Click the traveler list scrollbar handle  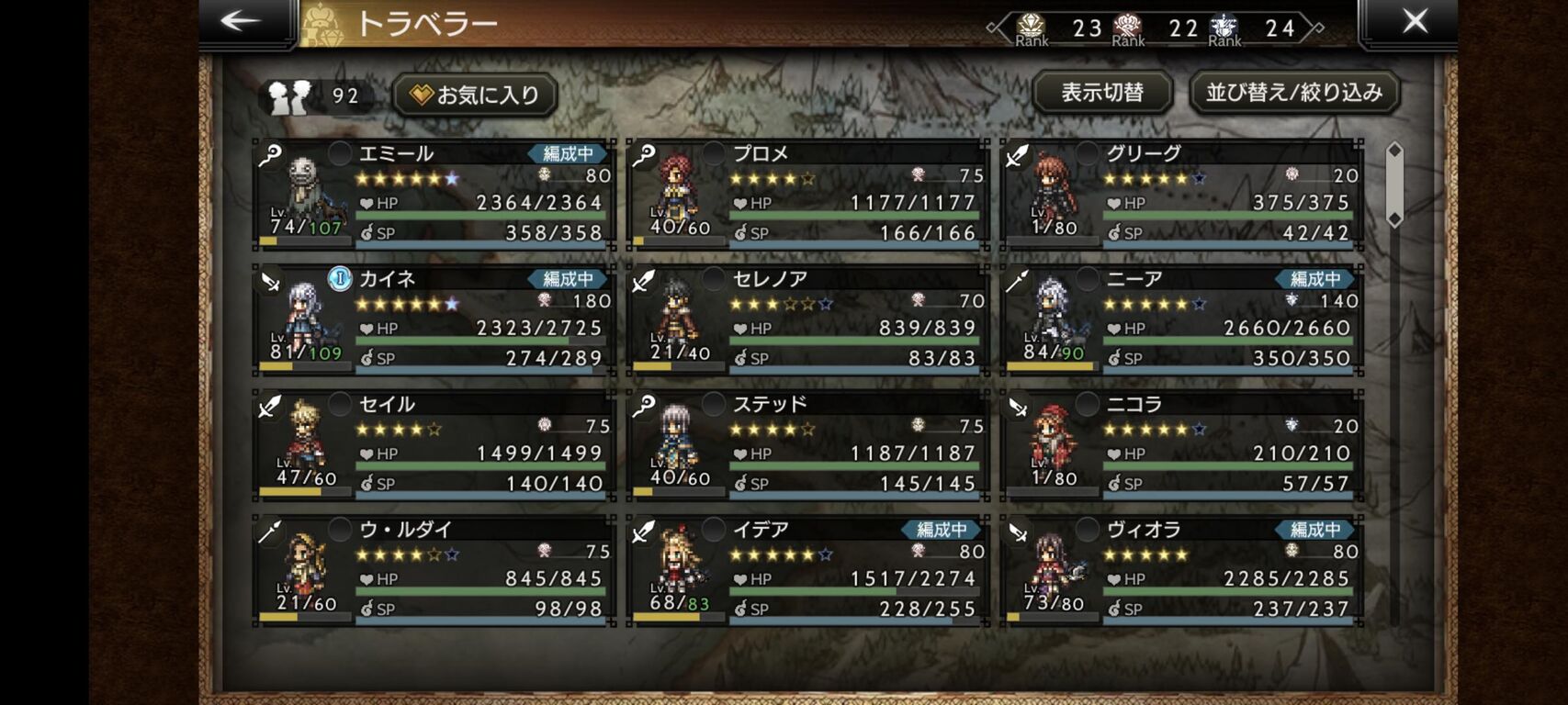[x=1394, y=185]
